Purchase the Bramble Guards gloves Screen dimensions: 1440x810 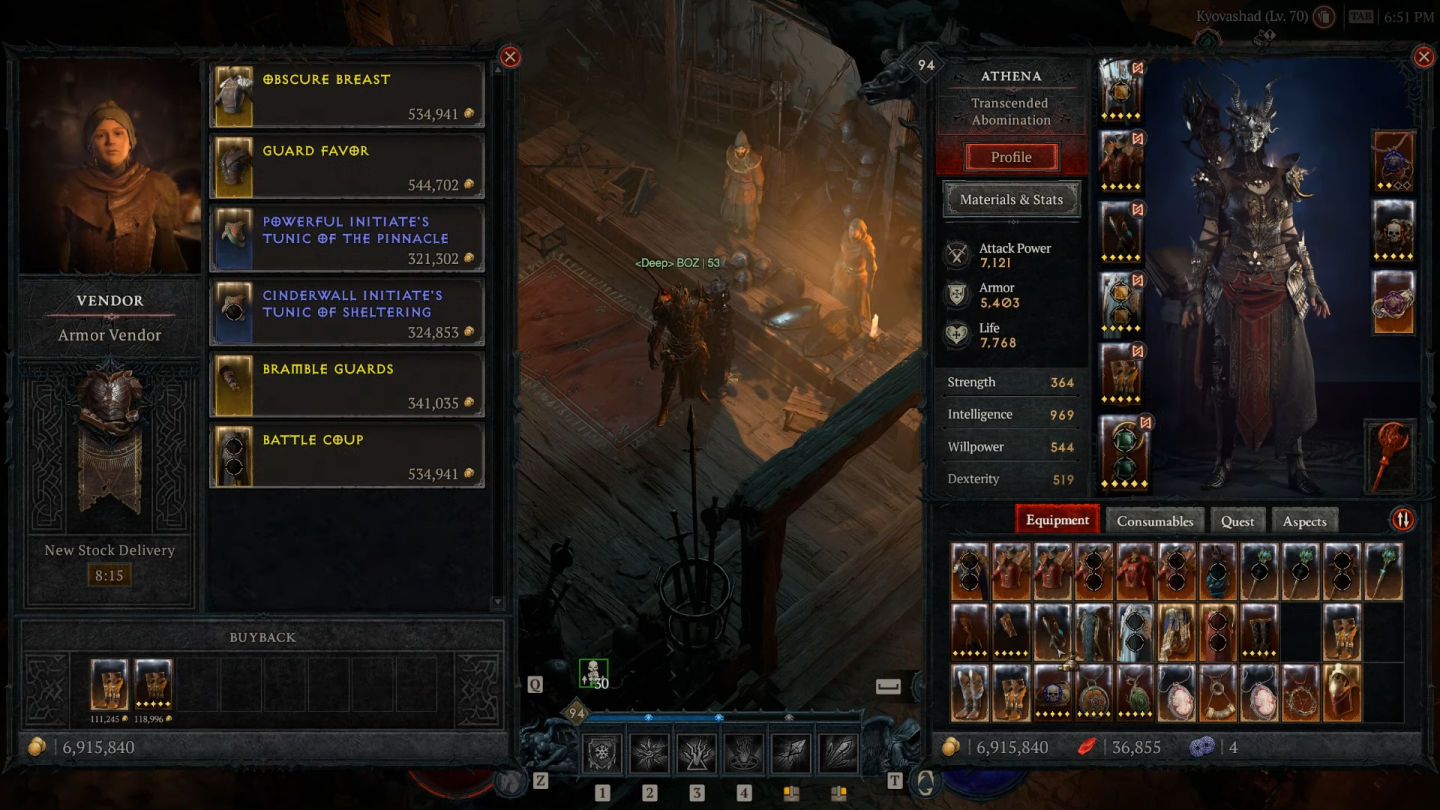click(346, 384)
